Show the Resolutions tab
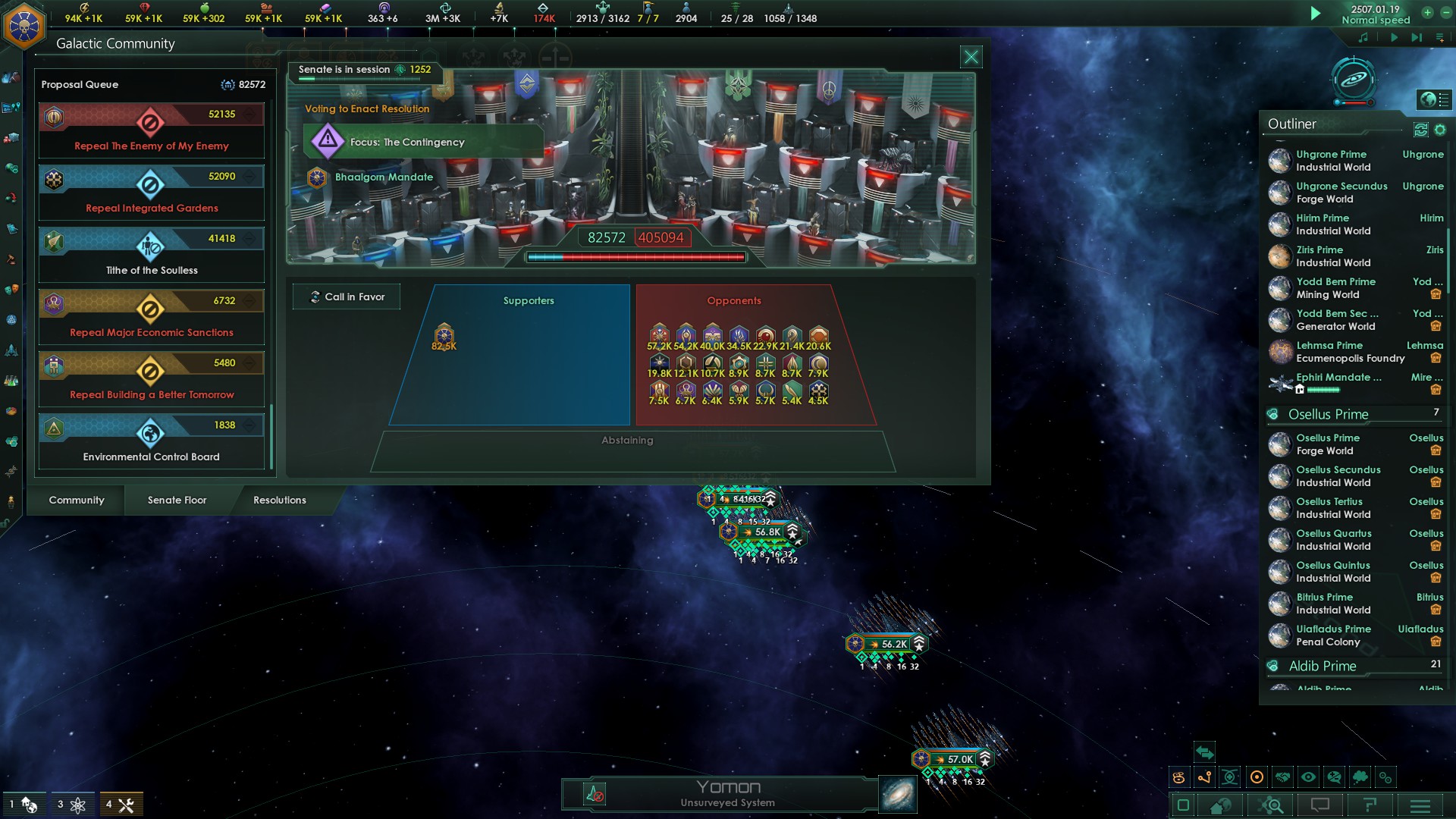 pos(280,500)
